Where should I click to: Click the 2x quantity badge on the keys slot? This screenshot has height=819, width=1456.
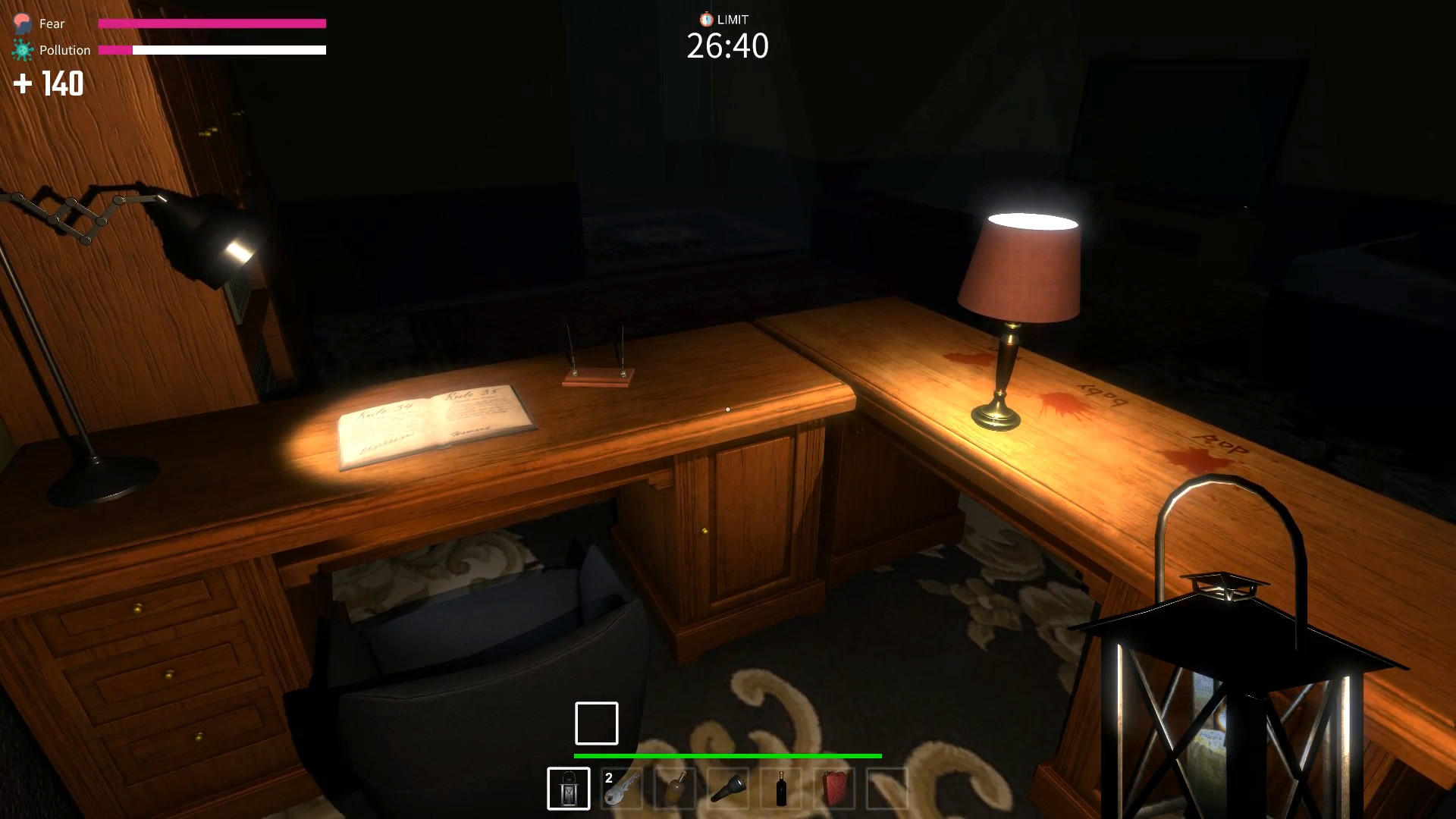point(607,777)
